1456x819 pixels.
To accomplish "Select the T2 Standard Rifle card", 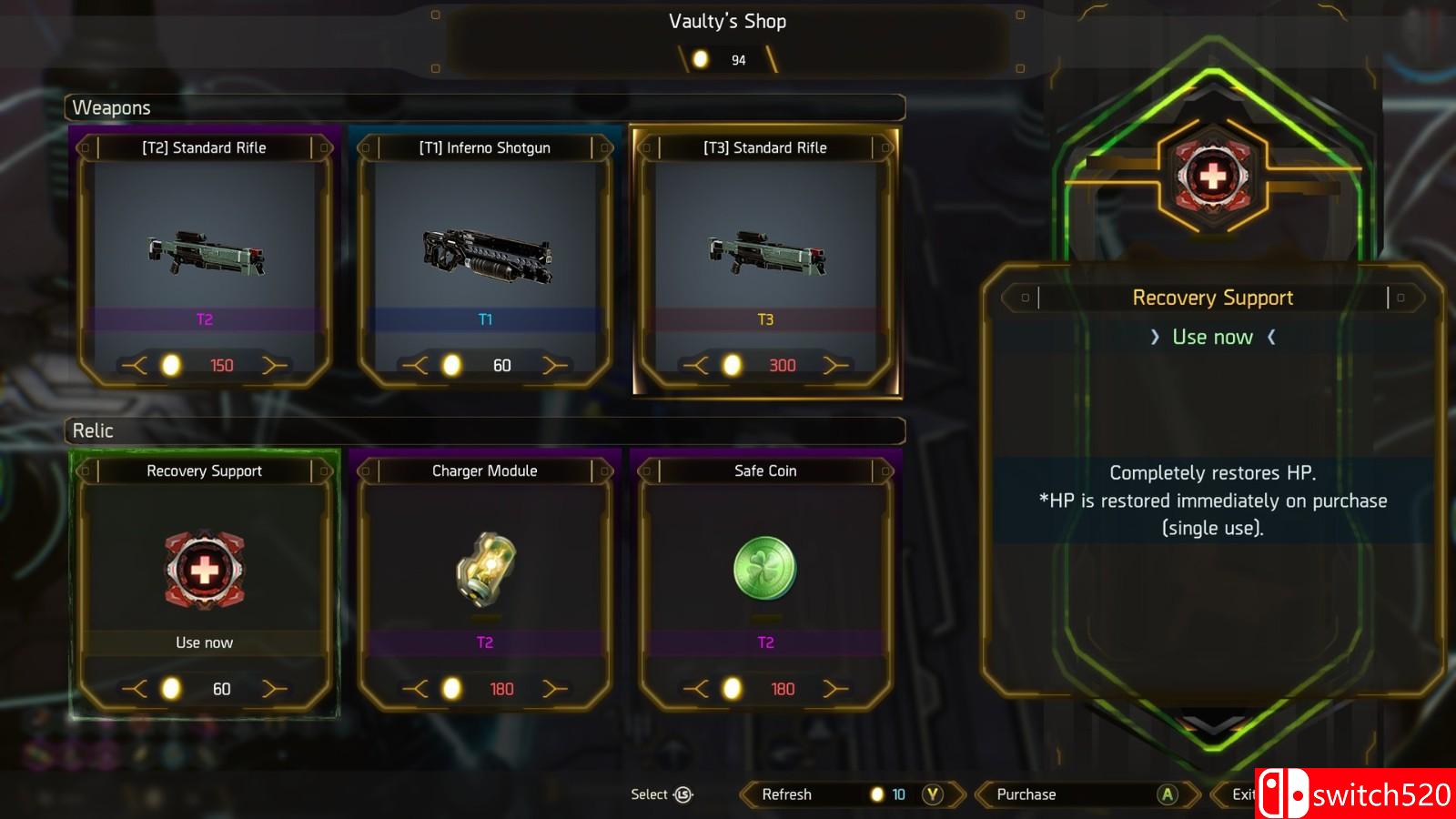I will (x=205, y=259).
